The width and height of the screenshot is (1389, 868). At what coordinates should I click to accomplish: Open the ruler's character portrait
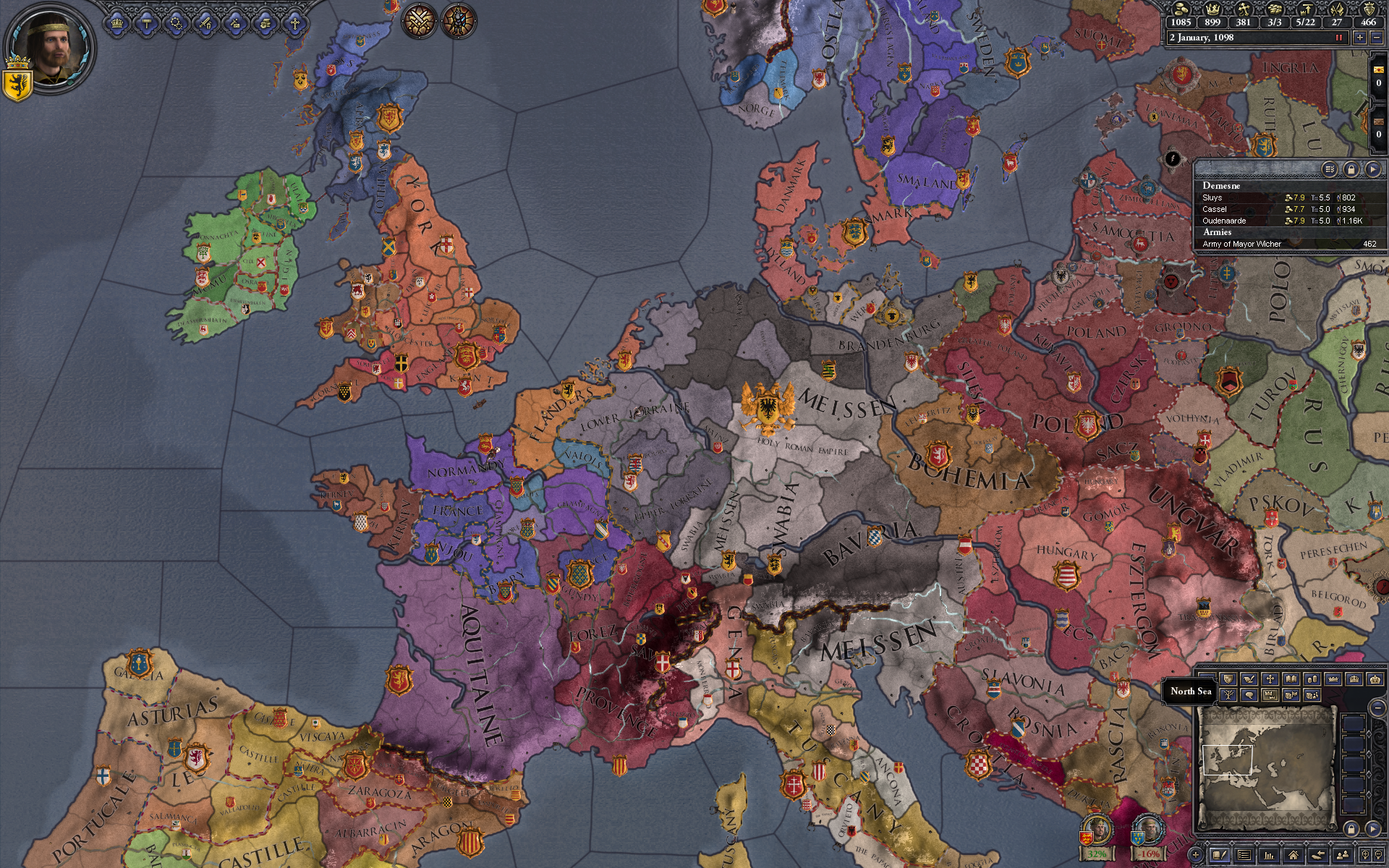pyautogui.click(x=48, y=45)
